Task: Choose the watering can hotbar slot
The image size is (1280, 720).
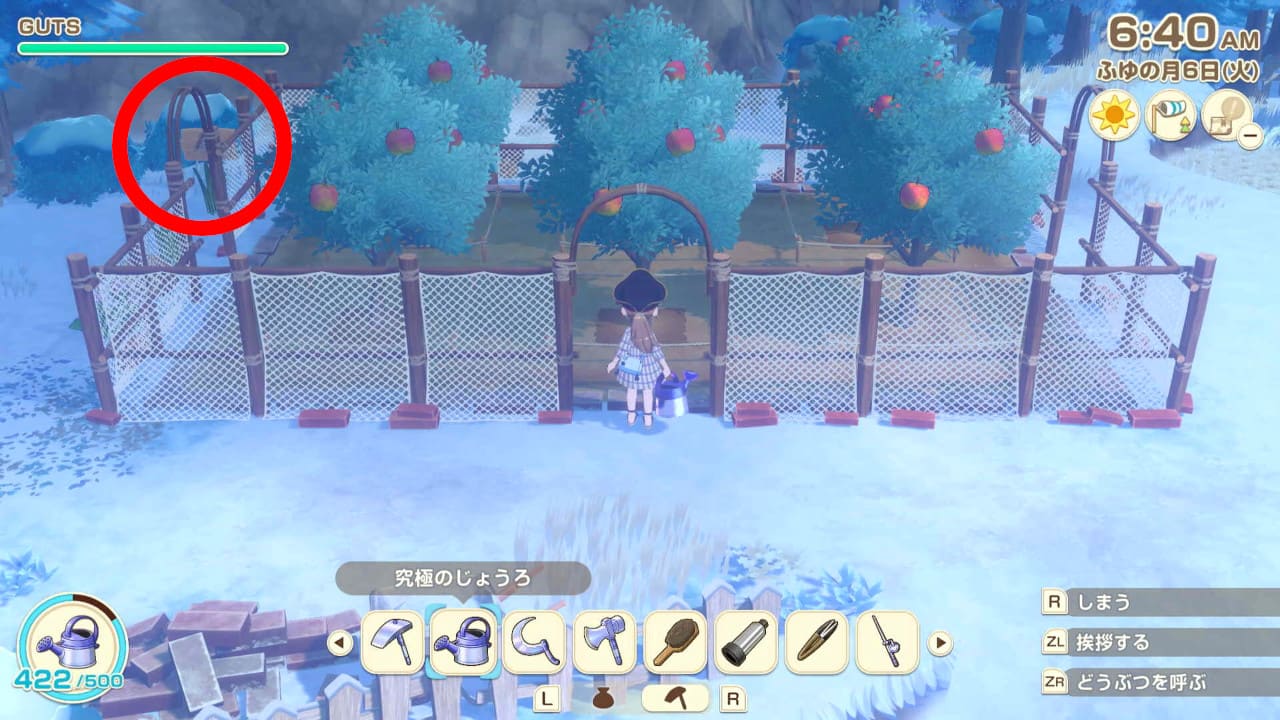Action: pyautogui.click(x=463, y=642)
